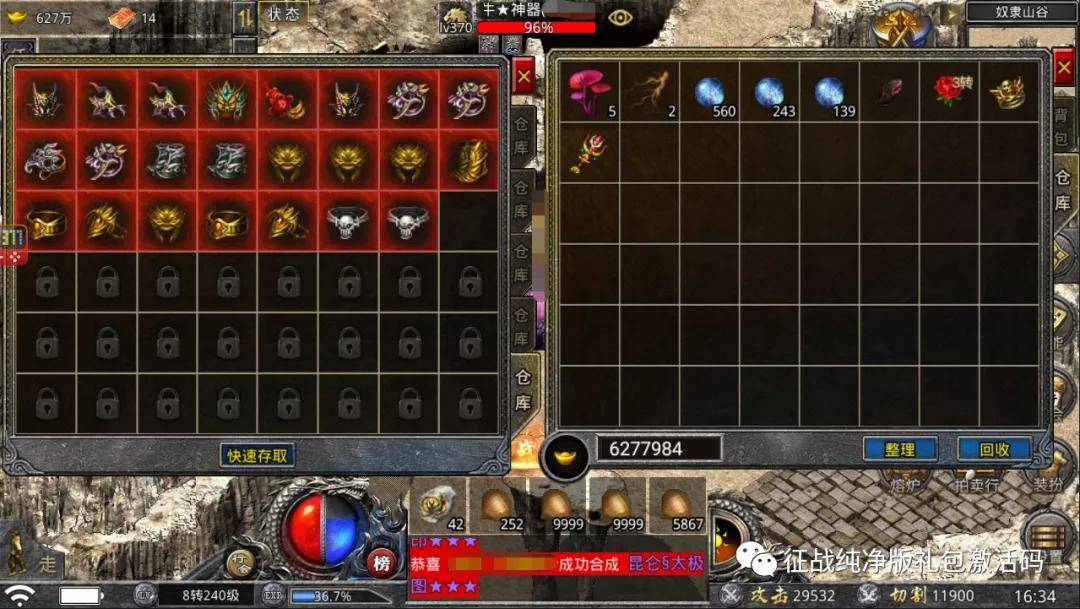Select the pink mushroom item slot
The height and width of the screenshot is (609, 1080).
click(590, 92)
